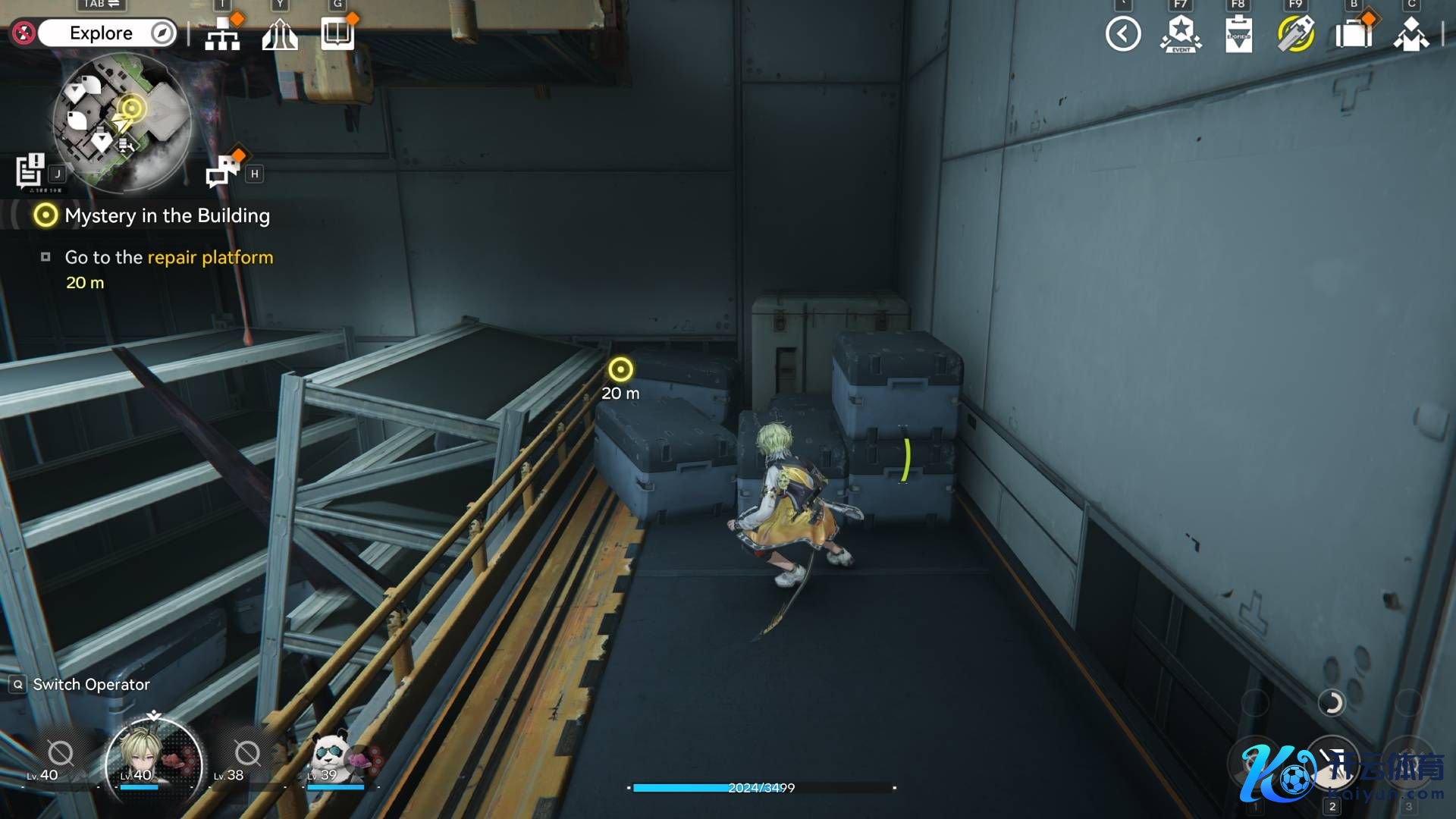Click the upward arrows road icon
This screenshot has height=819, width=1456.
click(x=280, y=34)
